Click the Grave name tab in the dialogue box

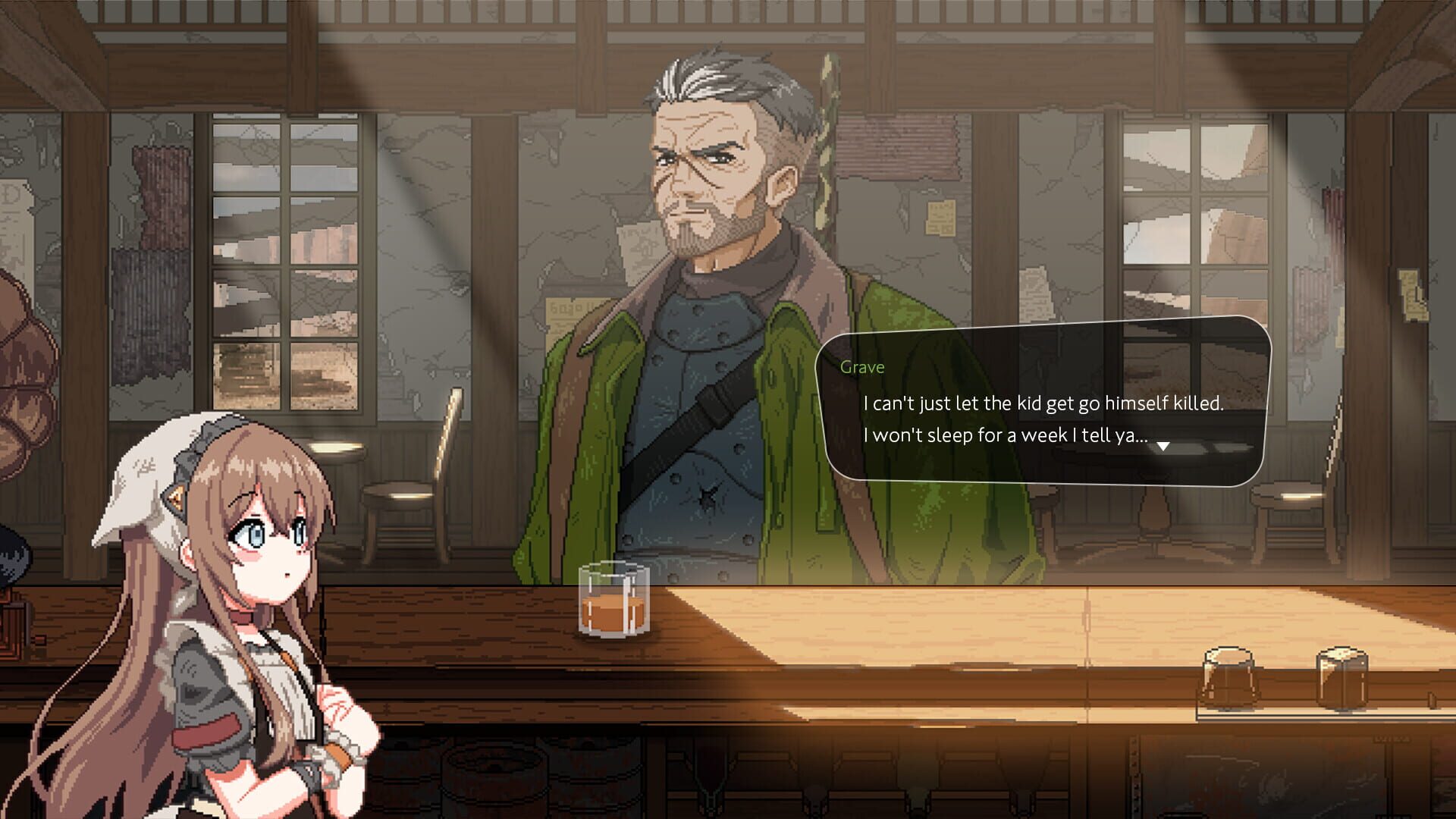pyautogui.click(x=863, y=367)
